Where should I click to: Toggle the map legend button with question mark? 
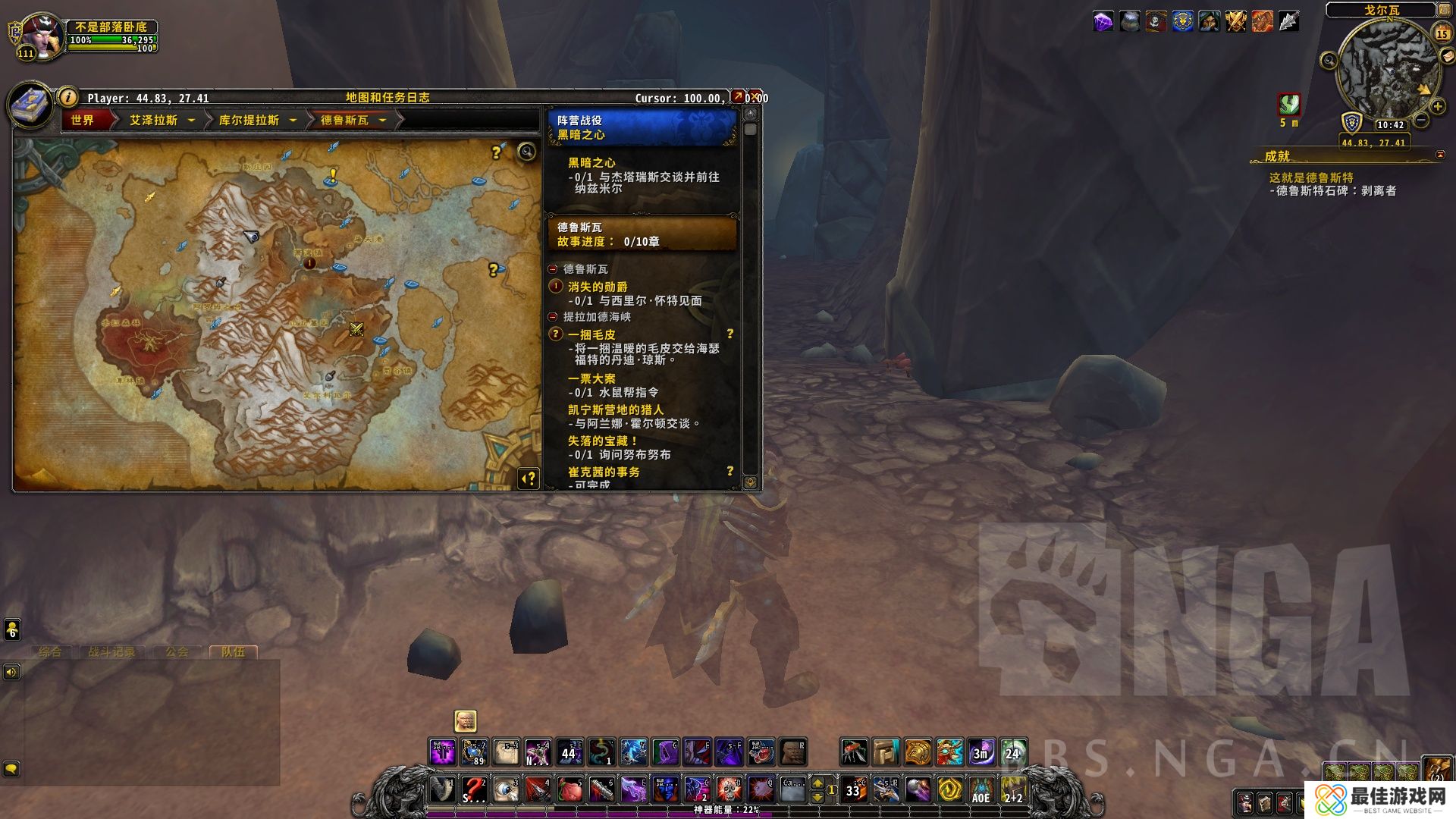(529, 478)
